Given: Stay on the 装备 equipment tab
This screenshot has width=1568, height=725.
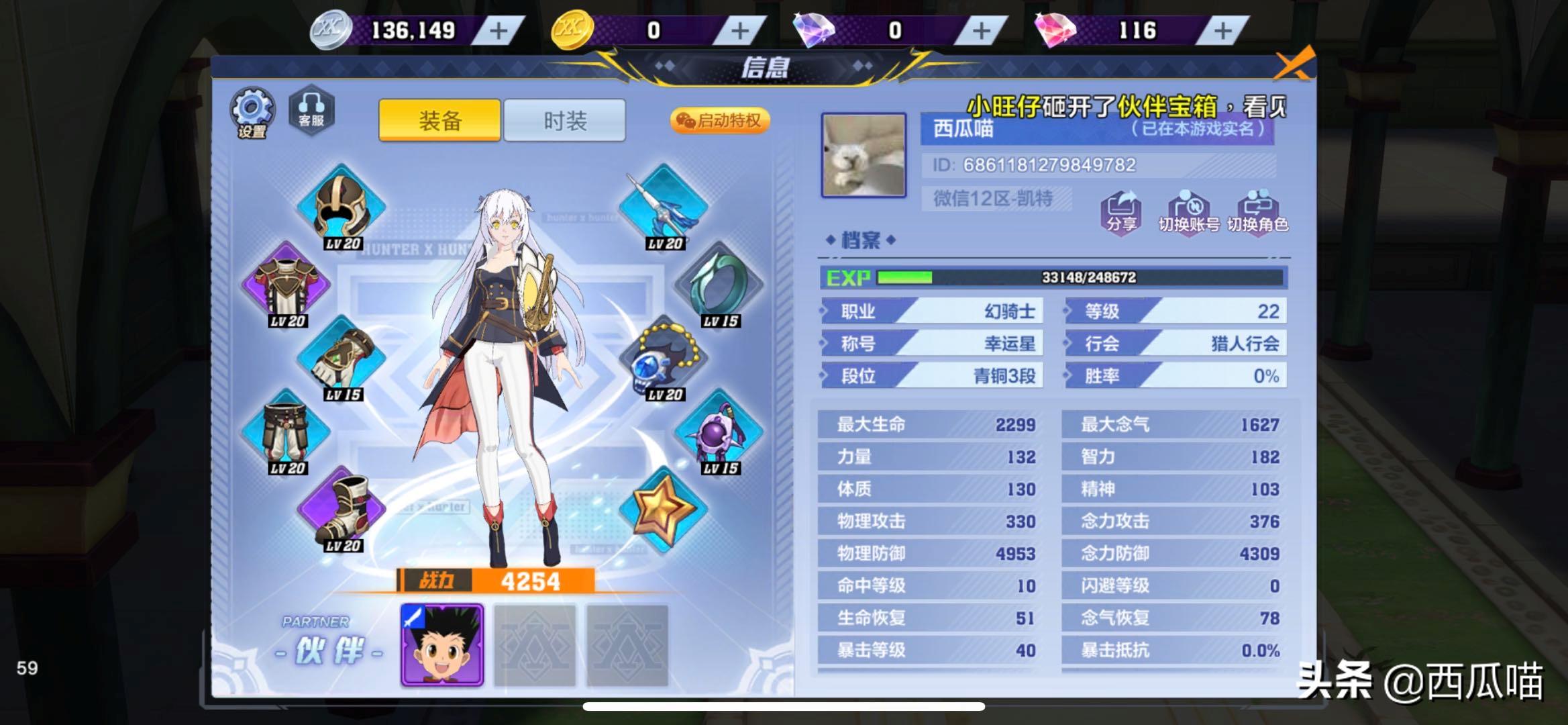Looking at the screenshot, I should 439,119.
